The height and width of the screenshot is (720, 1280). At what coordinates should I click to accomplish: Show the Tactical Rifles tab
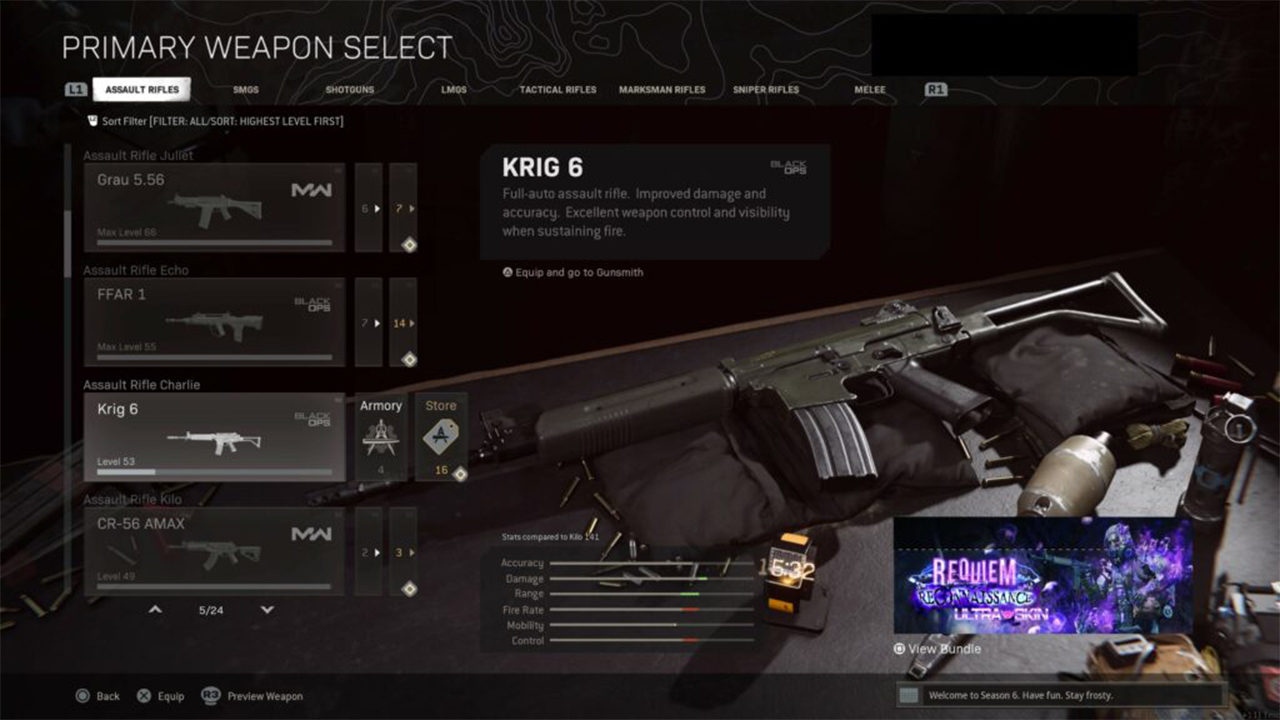(x=557, y=90)
